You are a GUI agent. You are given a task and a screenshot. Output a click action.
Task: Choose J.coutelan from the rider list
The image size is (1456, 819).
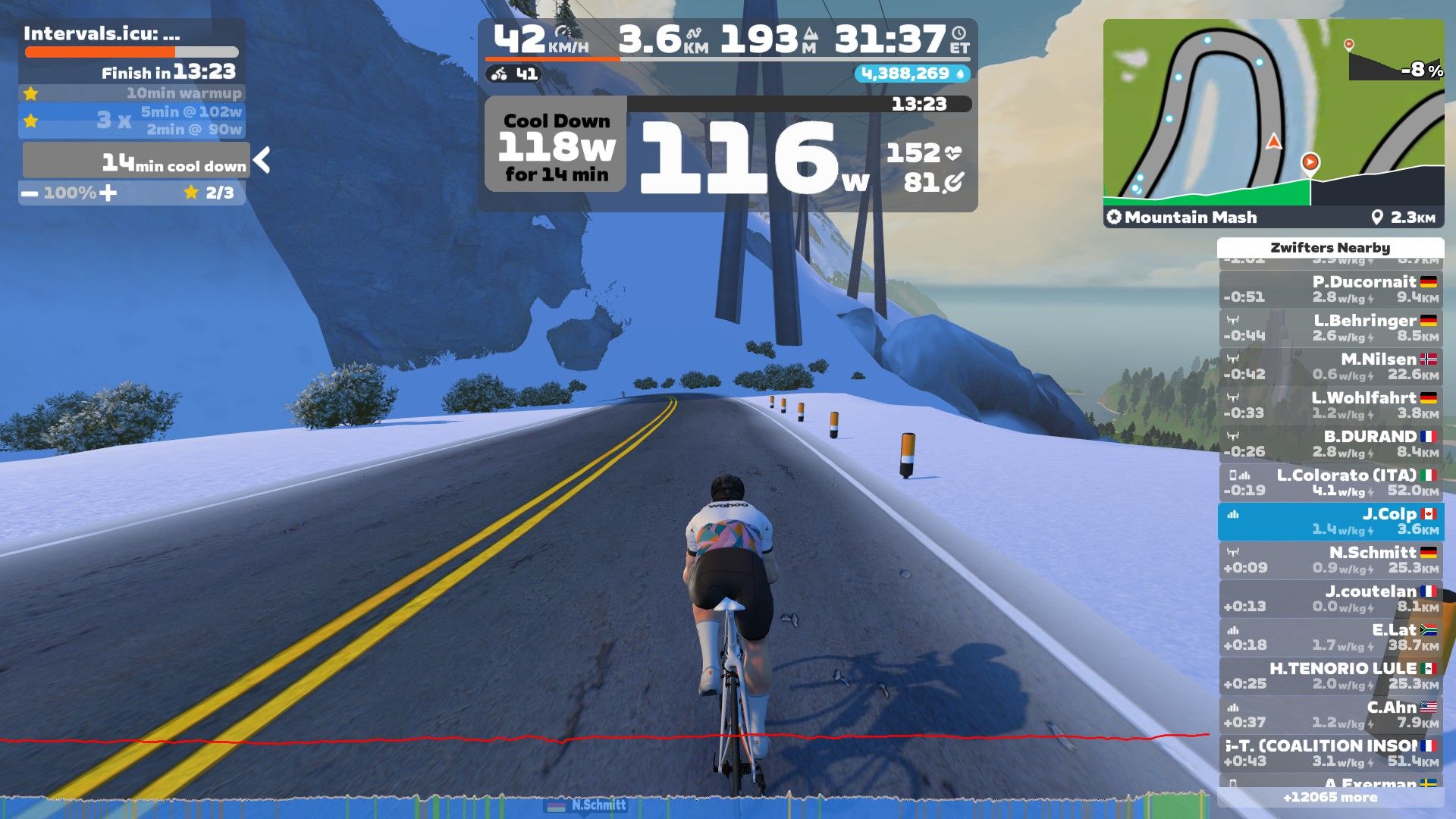1330,599
